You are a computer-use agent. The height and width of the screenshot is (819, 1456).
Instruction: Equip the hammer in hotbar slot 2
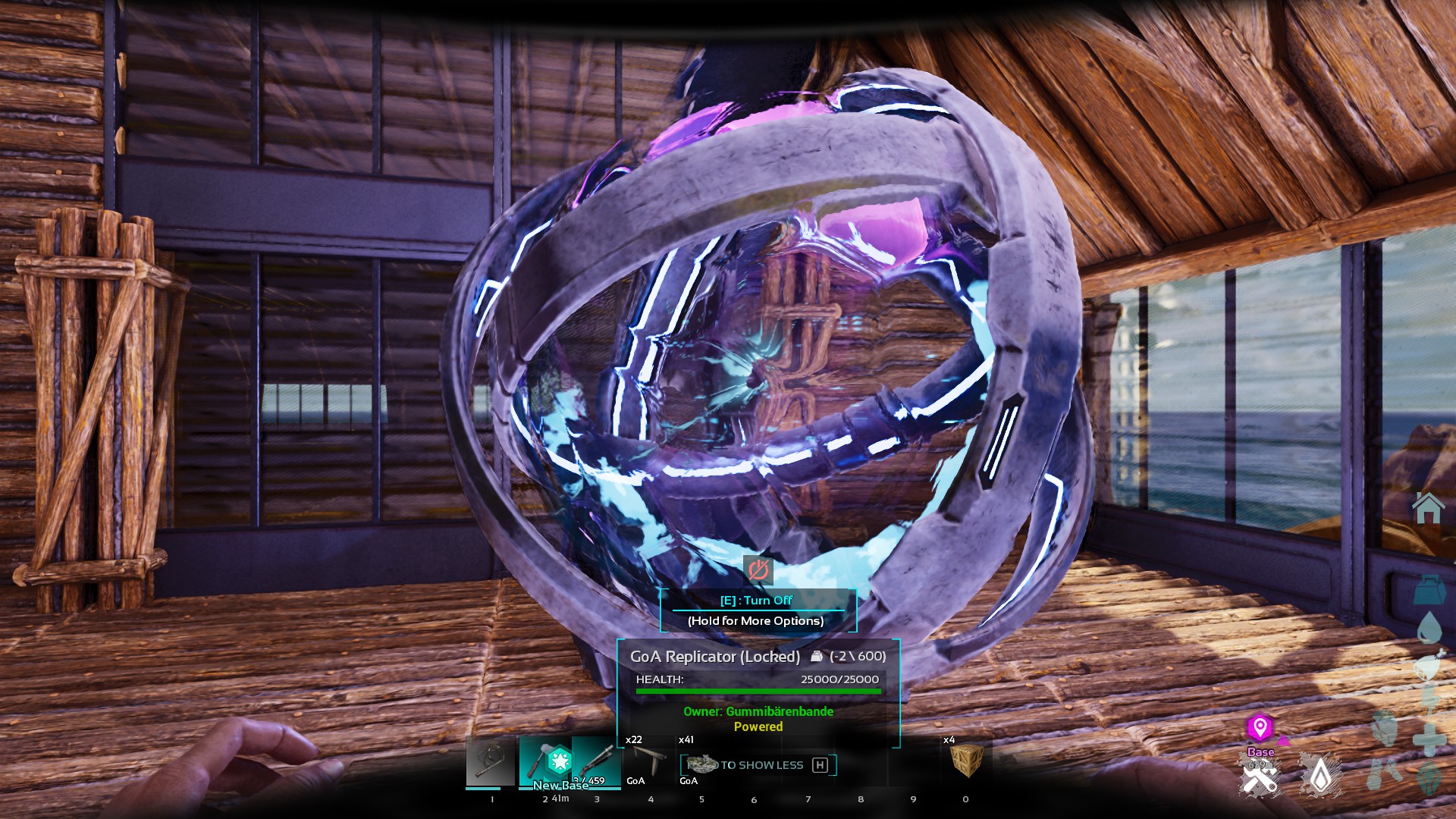point(544,761)
